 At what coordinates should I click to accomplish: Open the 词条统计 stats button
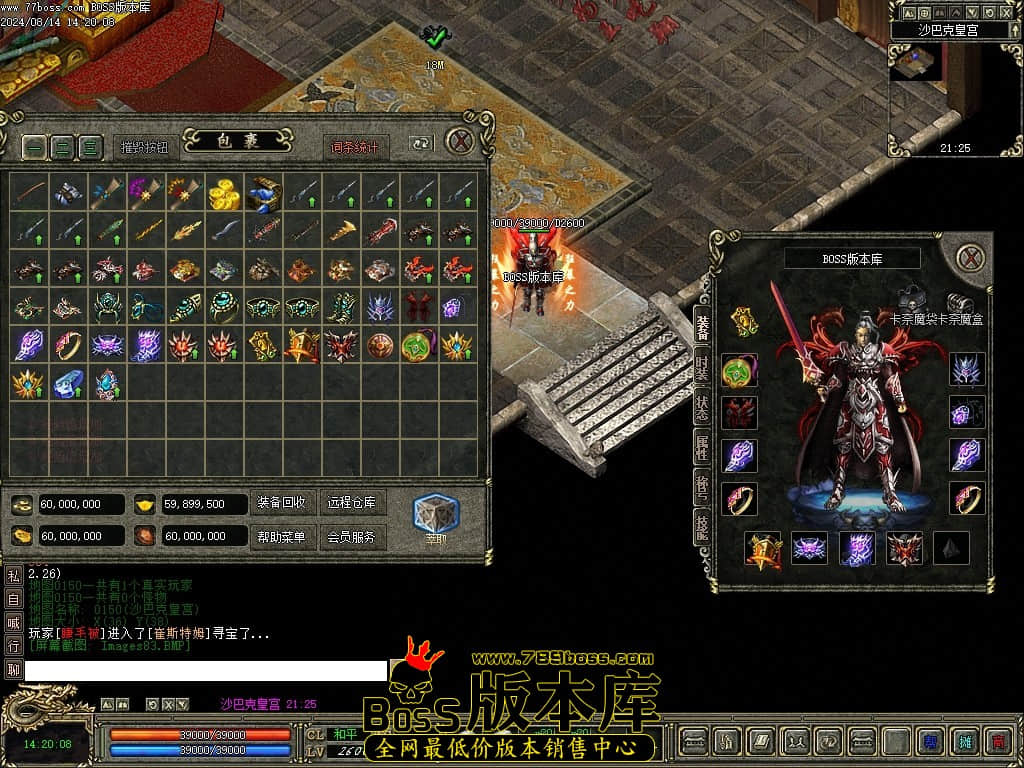tap(355, 147)
